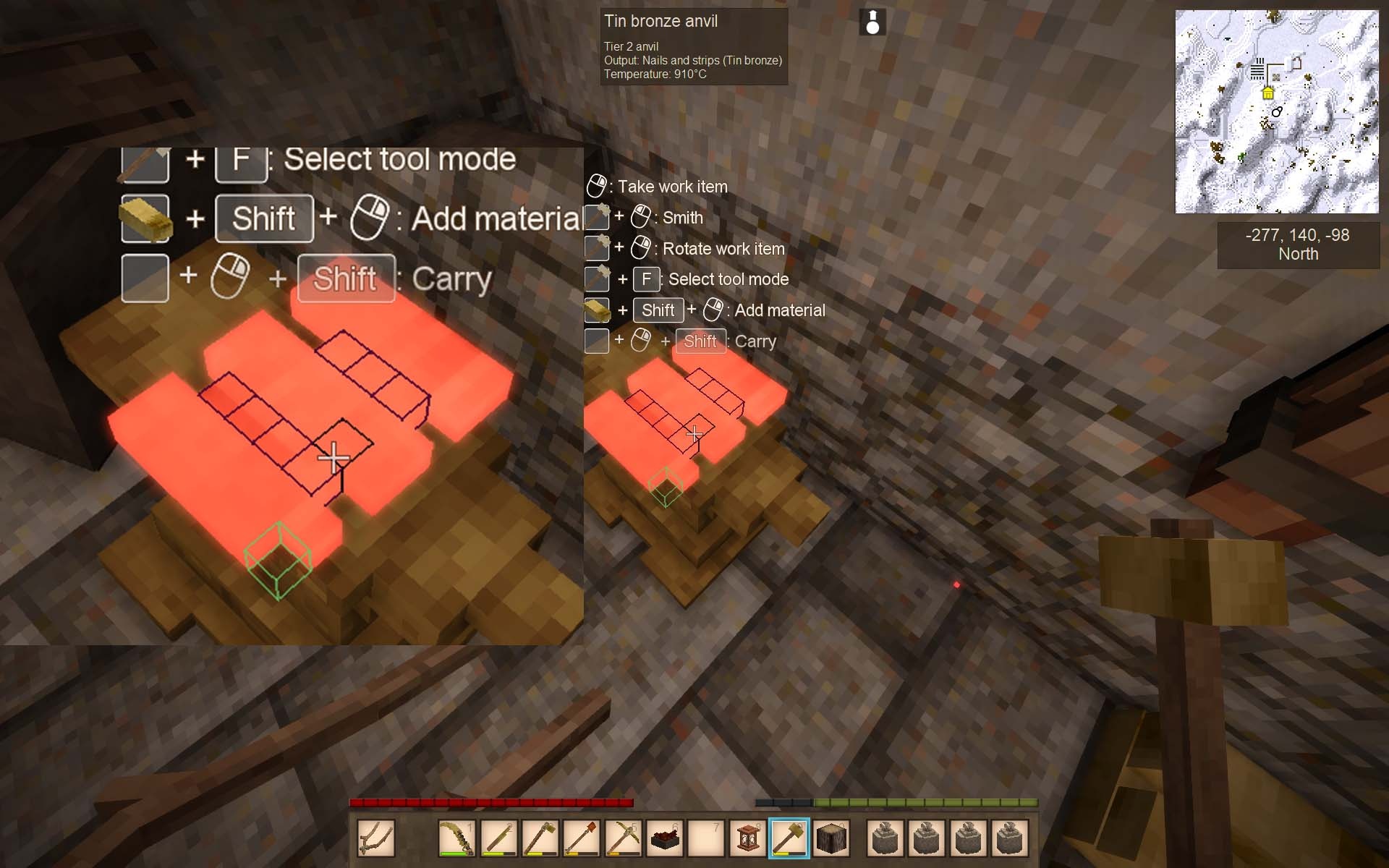
Task: Select the shovel hotbar slot
Action: (x=582, y=838)
